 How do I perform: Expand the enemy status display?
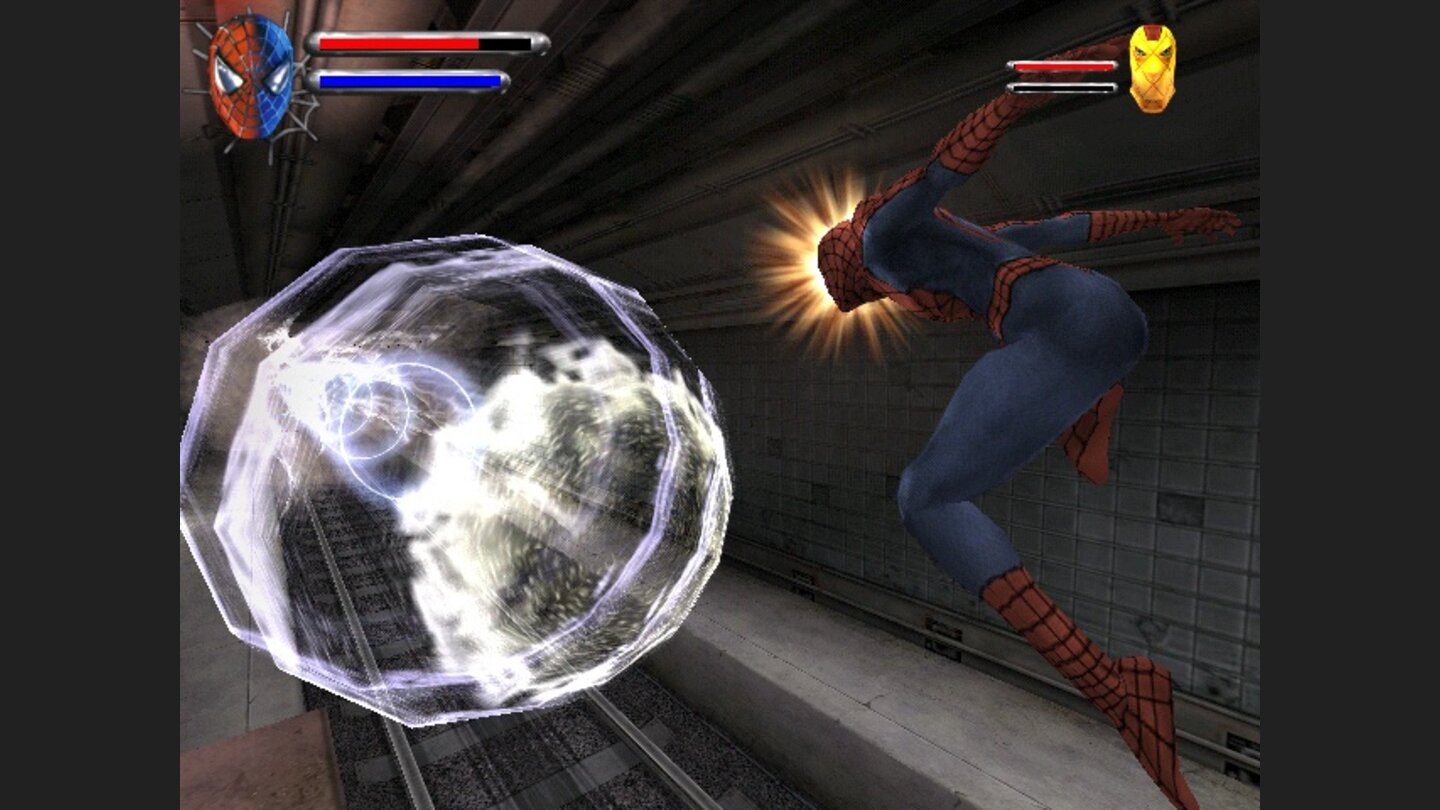point(1065,67)
